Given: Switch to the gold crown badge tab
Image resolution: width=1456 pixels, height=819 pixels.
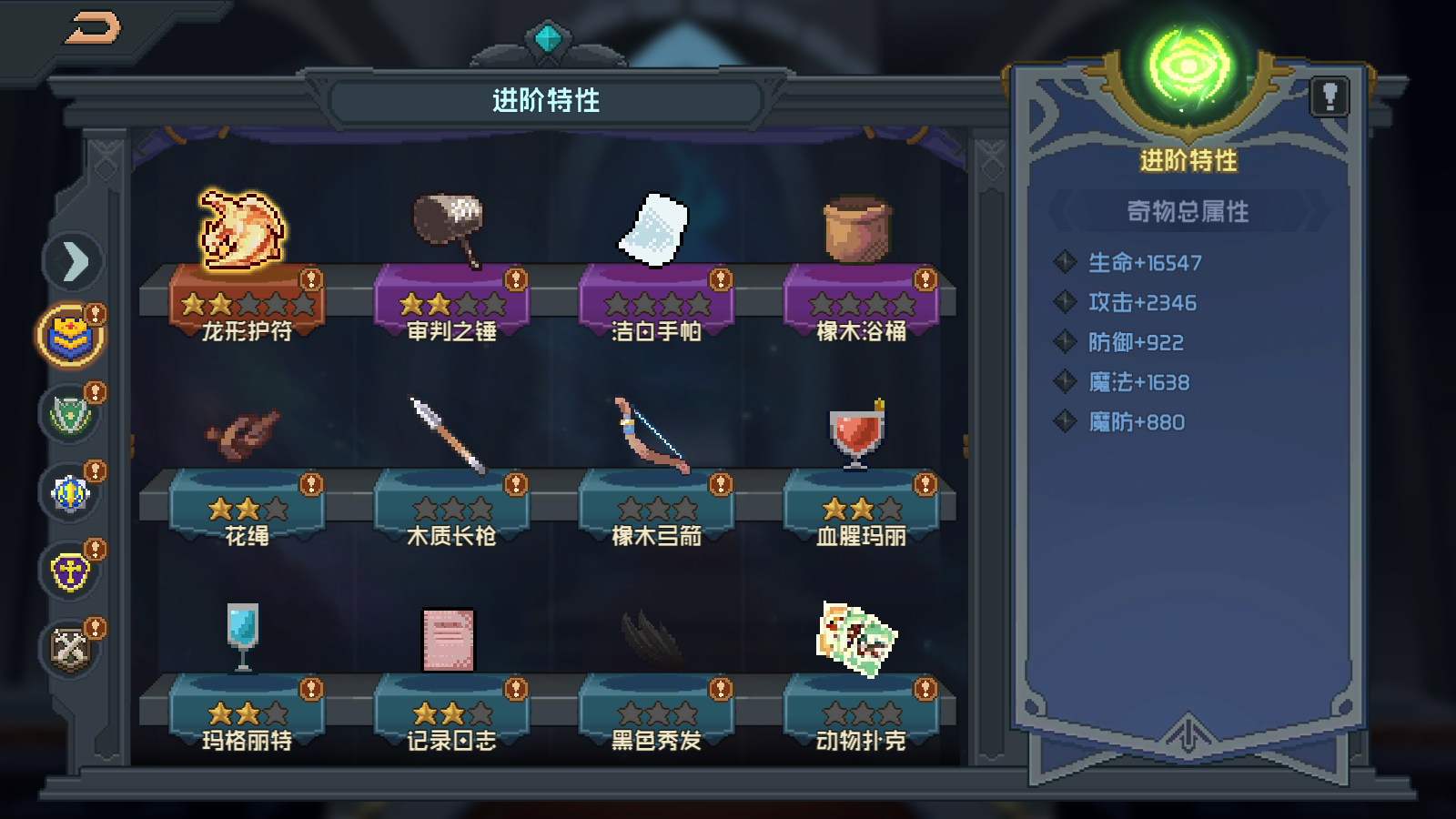Looking at the screenshot, I should 71,336.
